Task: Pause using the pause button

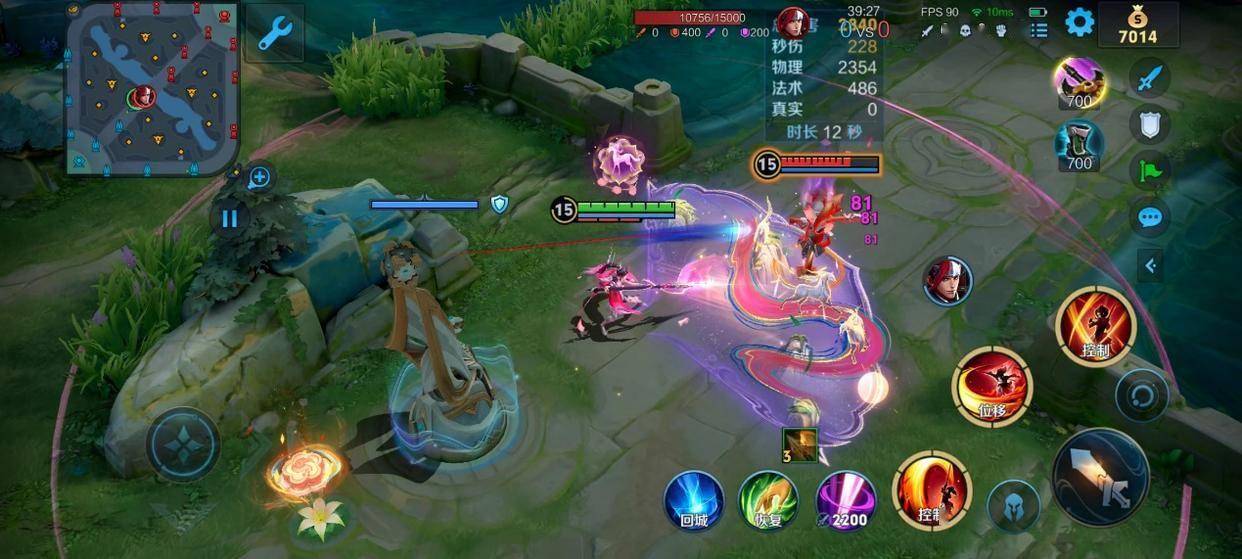Action: pyautogui.click(x=230, y=218)
